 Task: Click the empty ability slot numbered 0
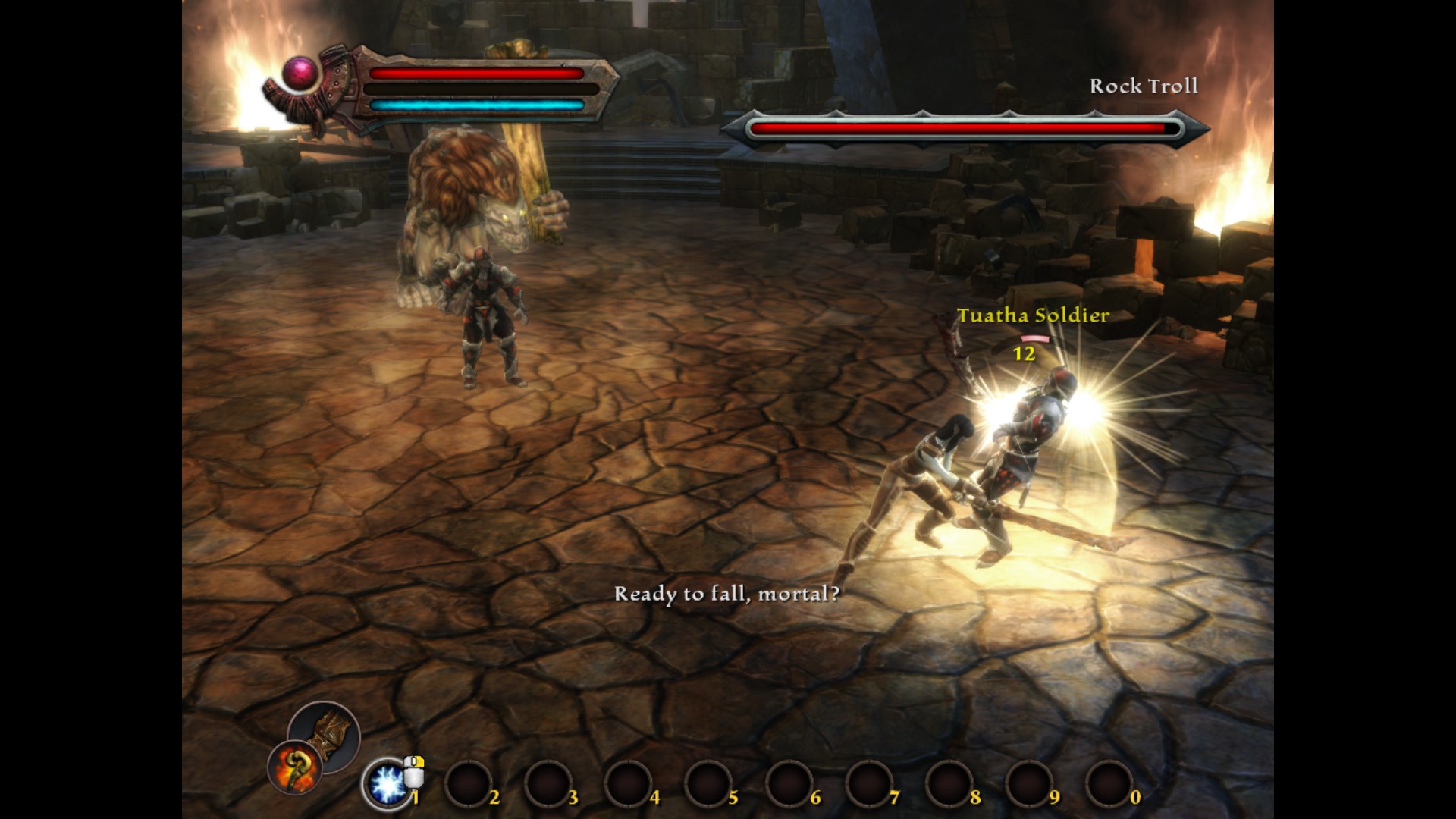pos(1109,784)
